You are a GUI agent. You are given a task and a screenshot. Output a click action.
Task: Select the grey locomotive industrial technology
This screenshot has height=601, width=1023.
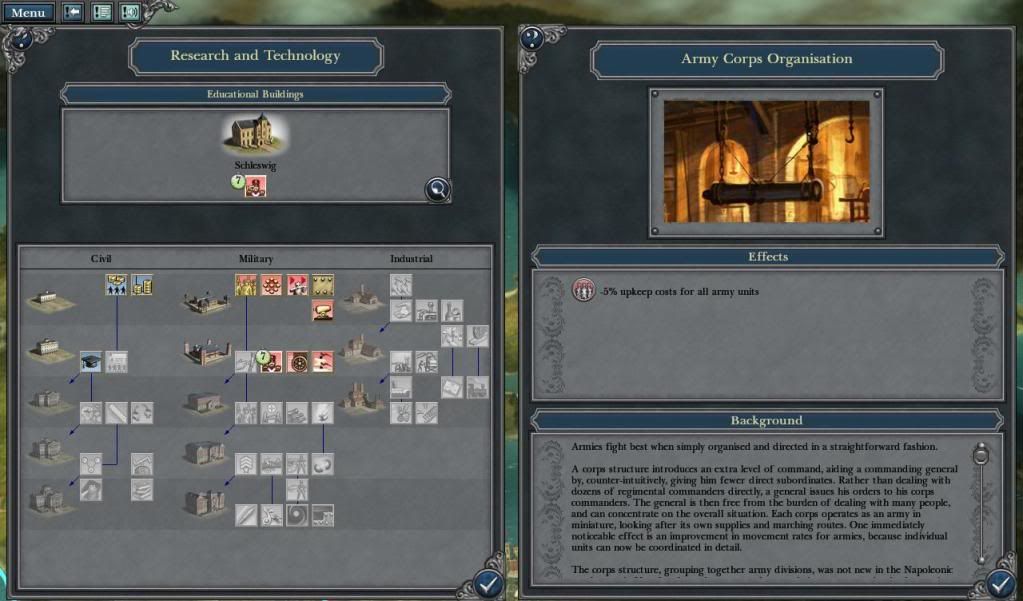[478, 387]
